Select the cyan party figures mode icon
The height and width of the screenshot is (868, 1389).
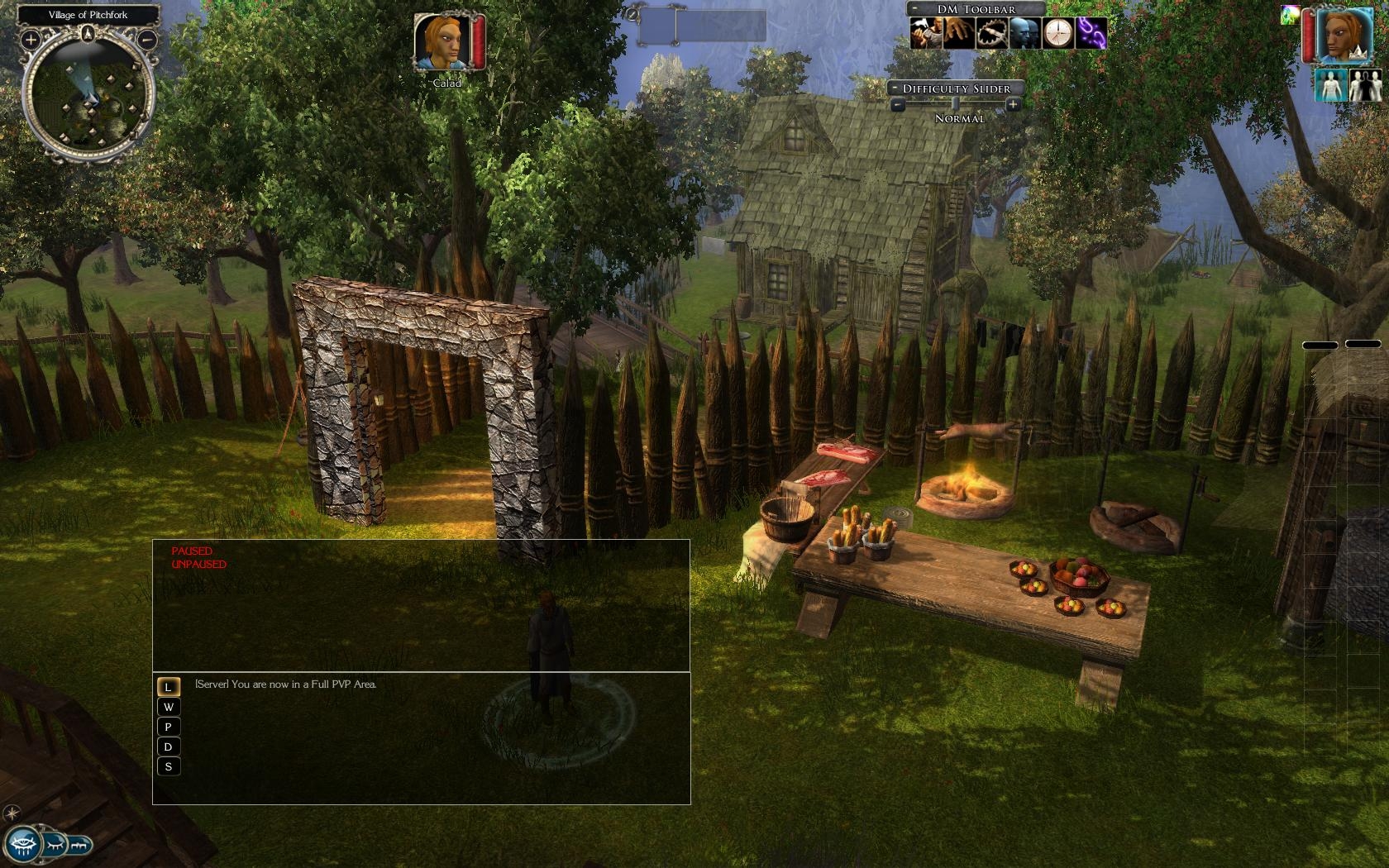pyautogui.click(x=1329, y=86)
